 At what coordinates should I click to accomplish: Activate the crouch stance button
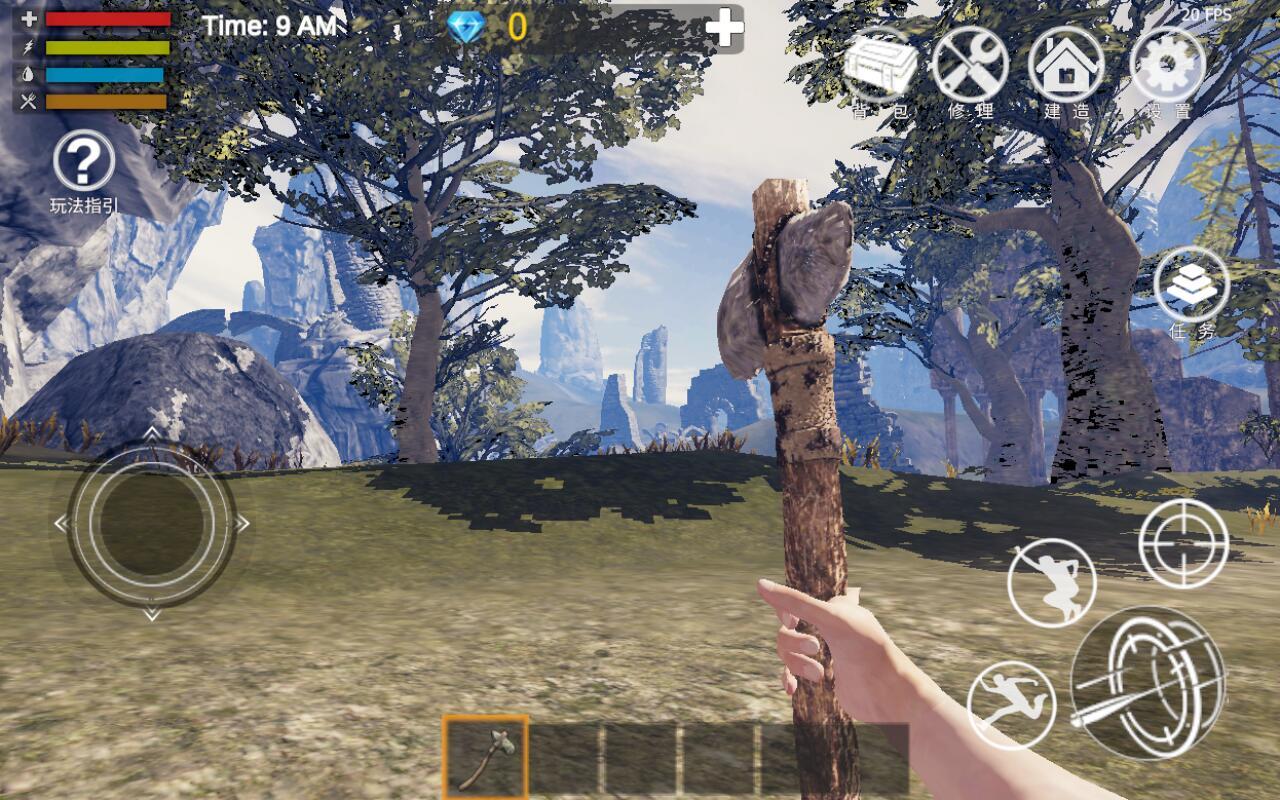[1051, 583]
